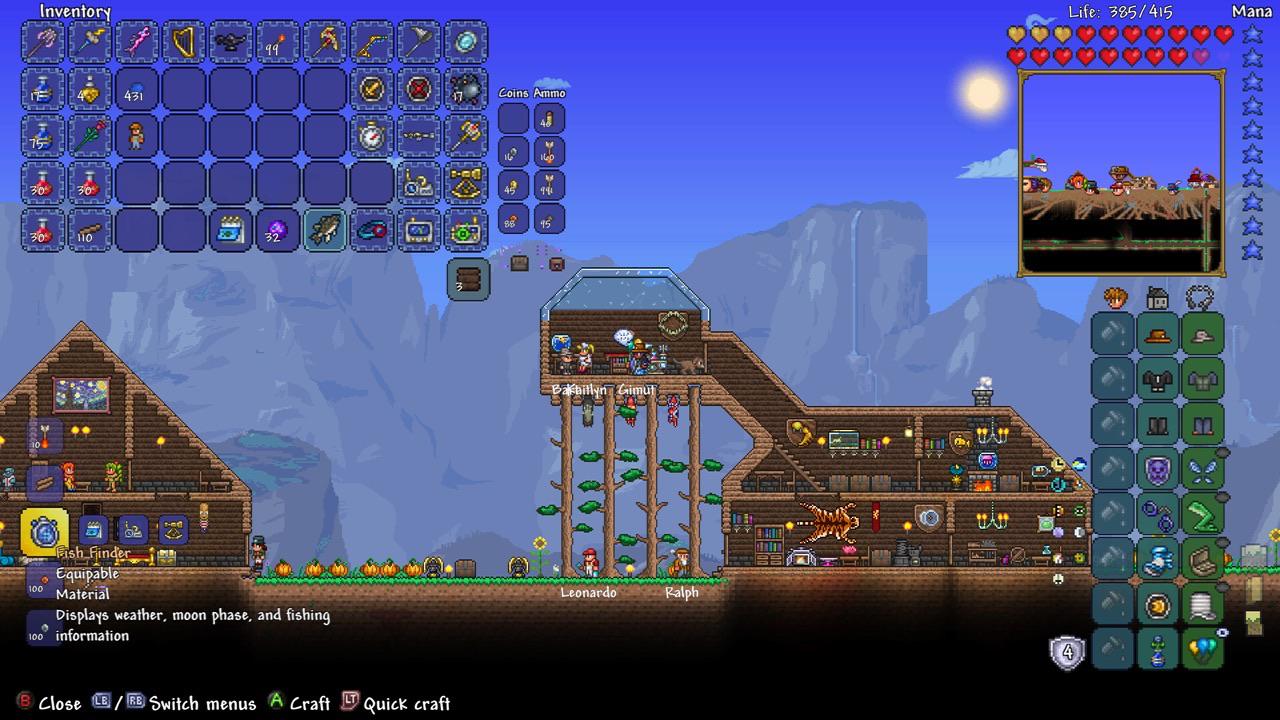
Task: Click the defense shield icon showing 4
Action: (1068, 651)
